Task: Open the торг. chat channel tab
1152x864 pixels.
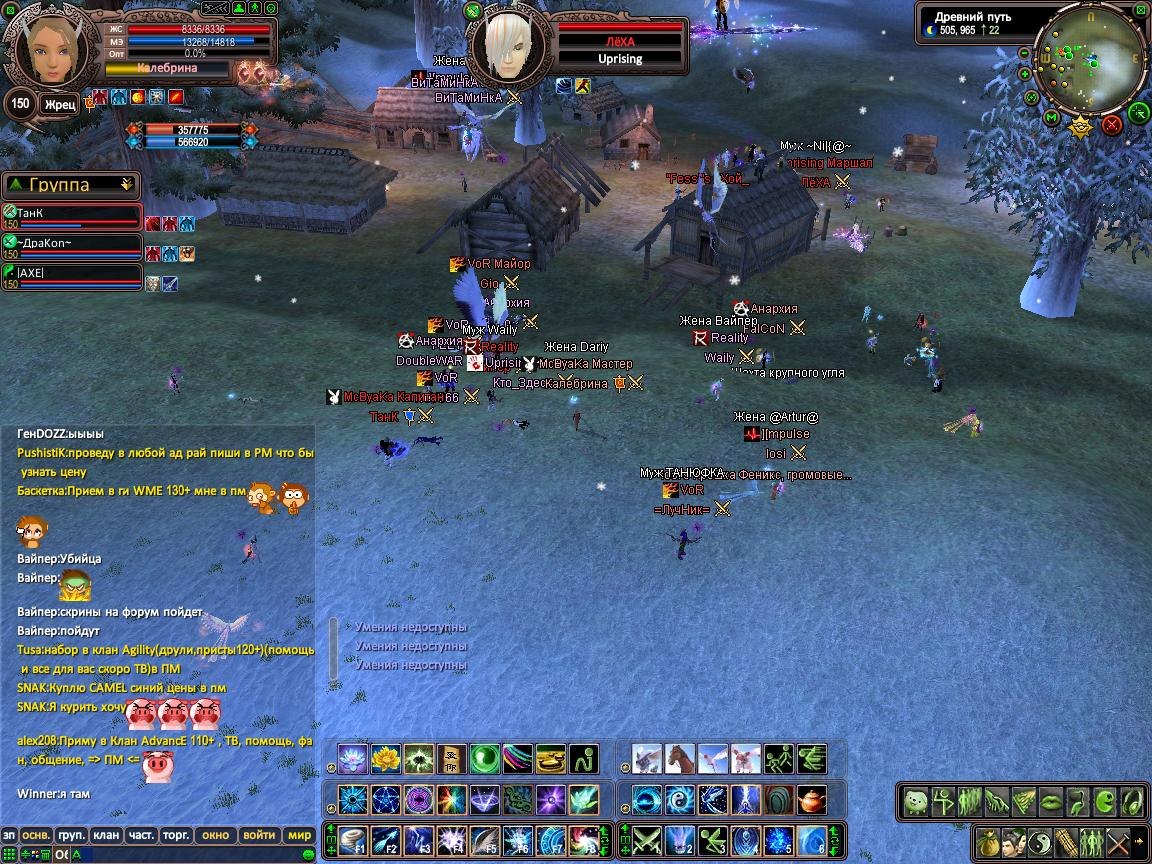Action: pos(177,835)
